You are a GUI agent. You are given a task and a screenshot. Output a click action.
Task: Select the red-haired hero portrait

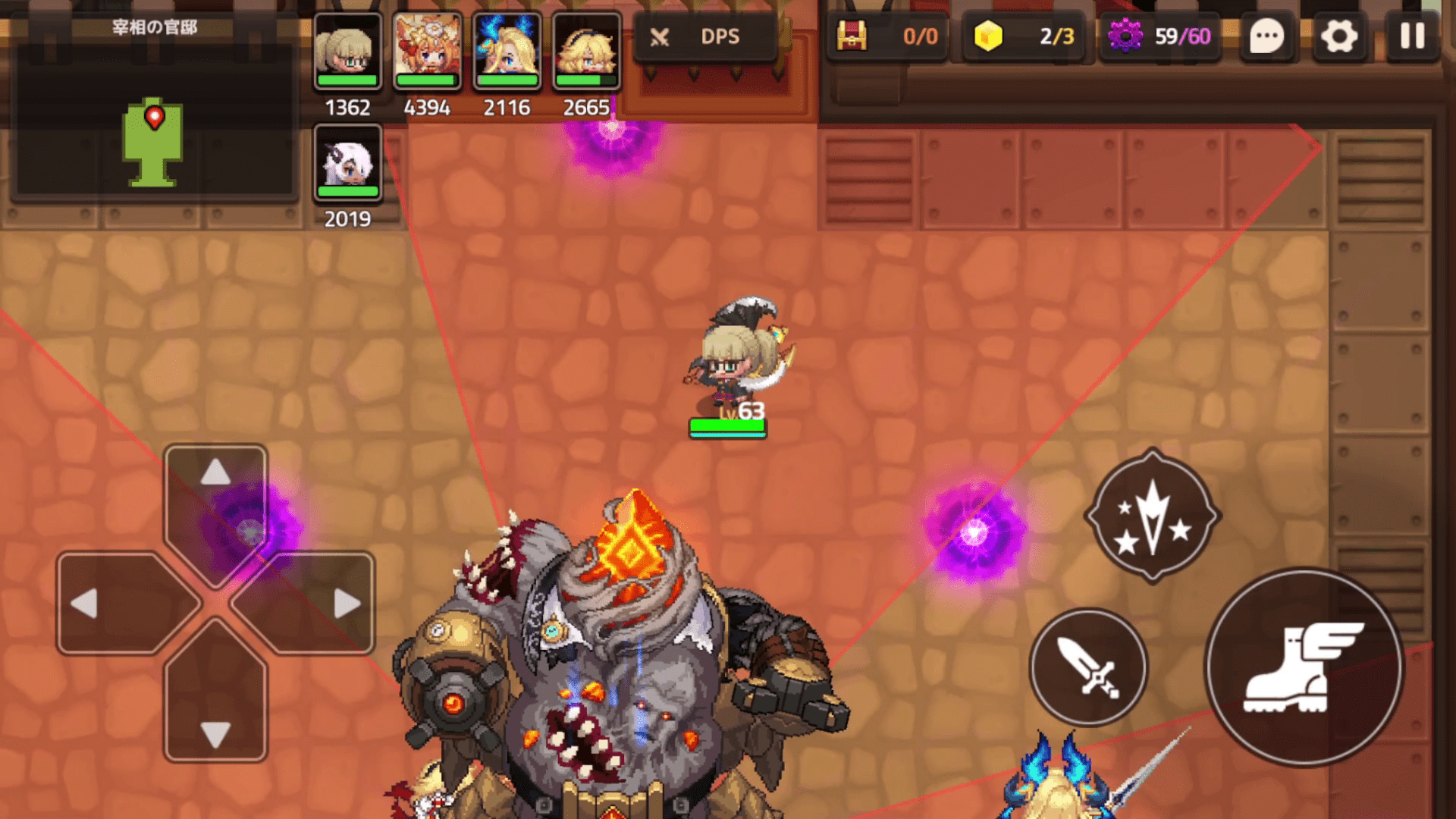coord(427,52)
